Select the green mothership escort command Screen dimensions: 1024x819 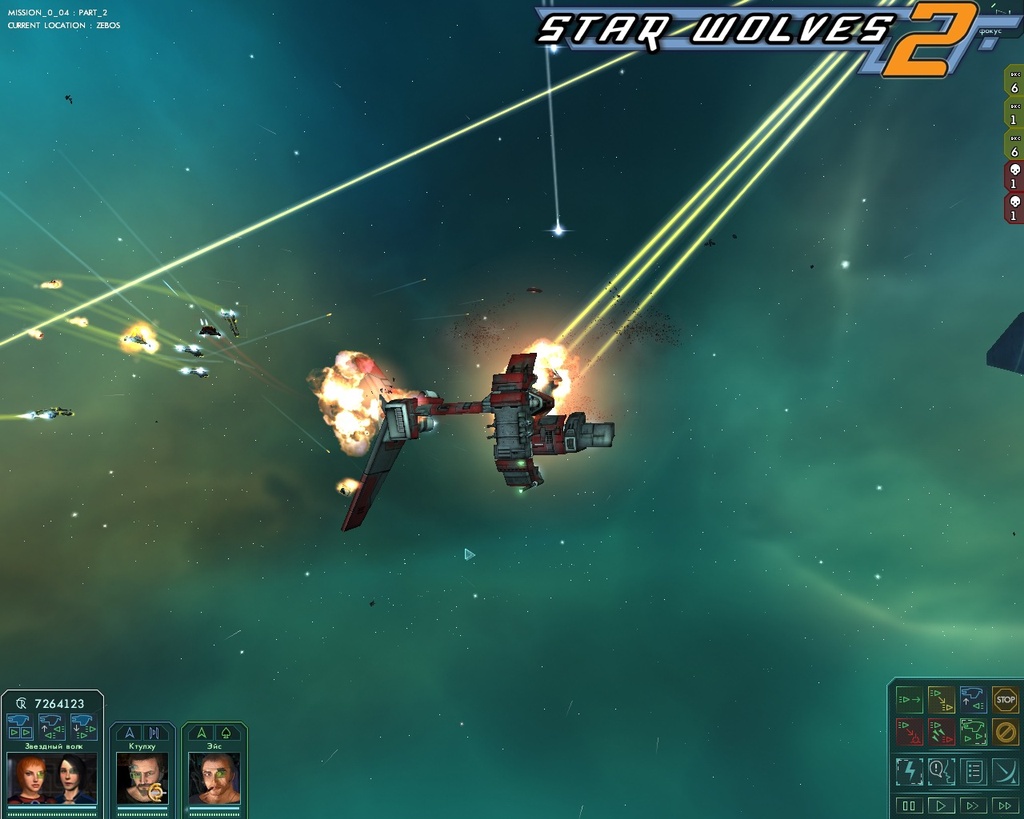coord(973,733)
